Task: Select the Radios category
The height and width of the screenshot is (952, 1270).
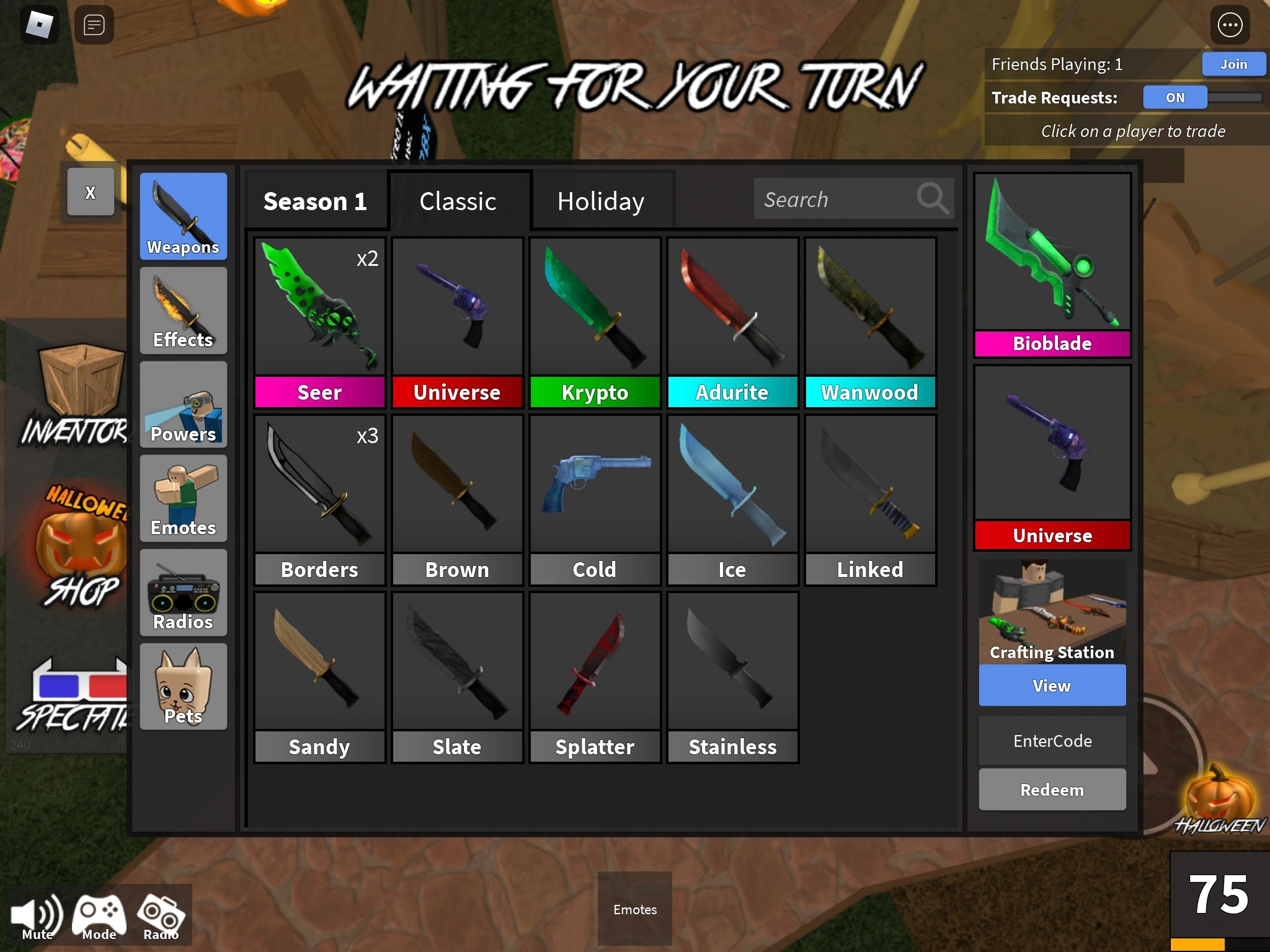Action: (x=183, y=593)
